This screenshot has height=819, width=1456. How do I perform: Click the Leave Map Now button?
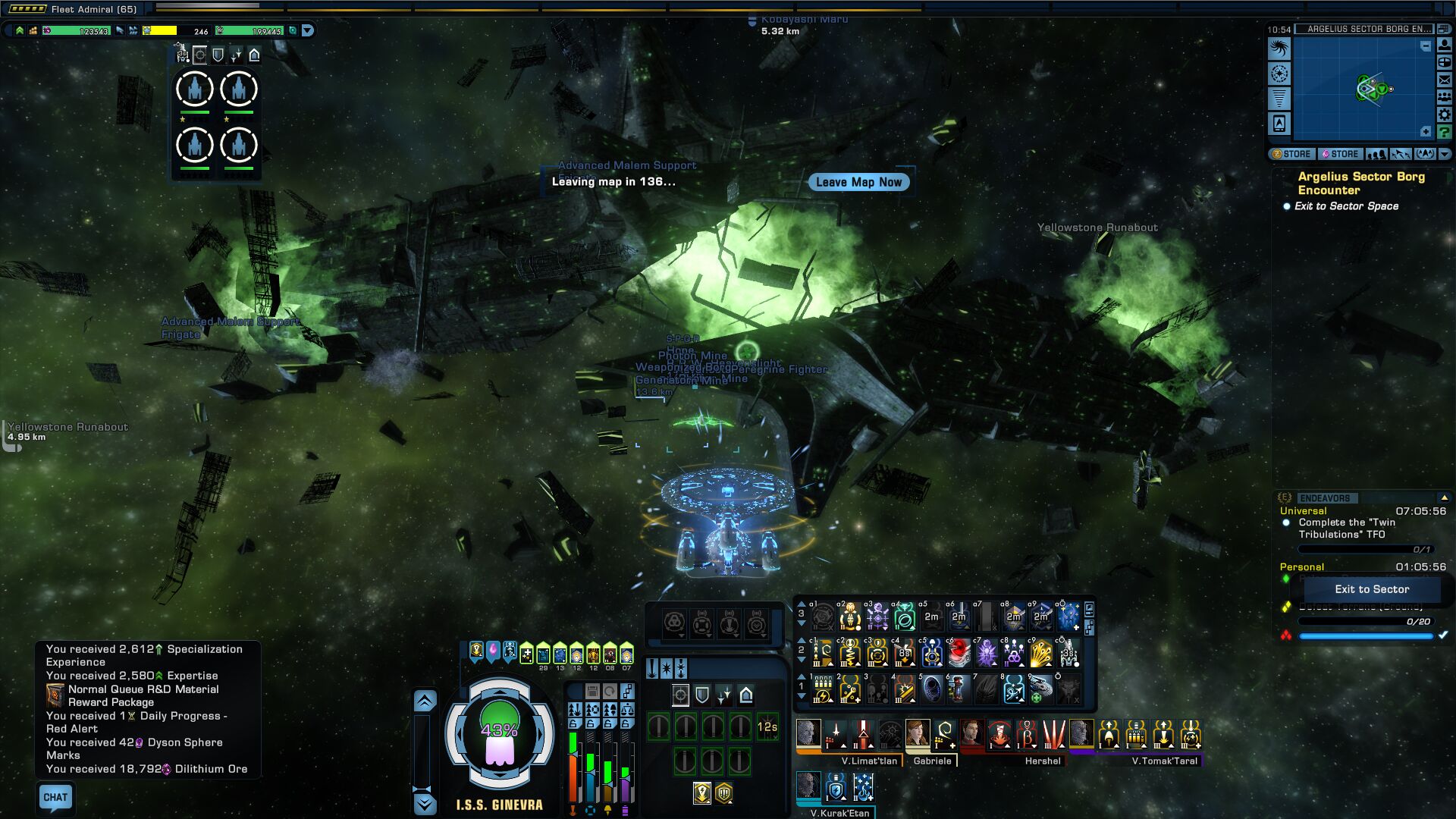tap(858, 182)
